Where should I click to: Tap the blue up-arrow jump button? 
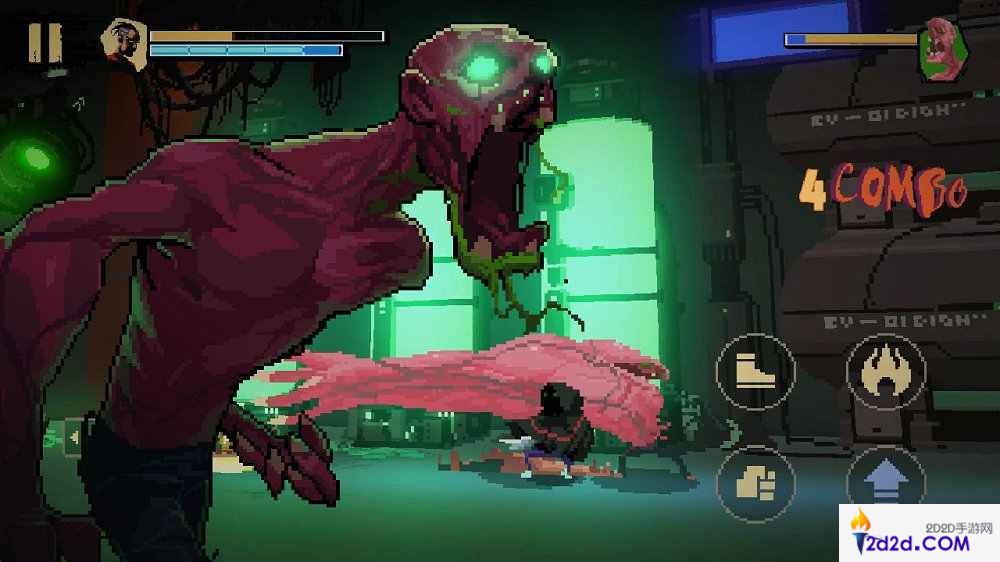(x=885, y=484)
